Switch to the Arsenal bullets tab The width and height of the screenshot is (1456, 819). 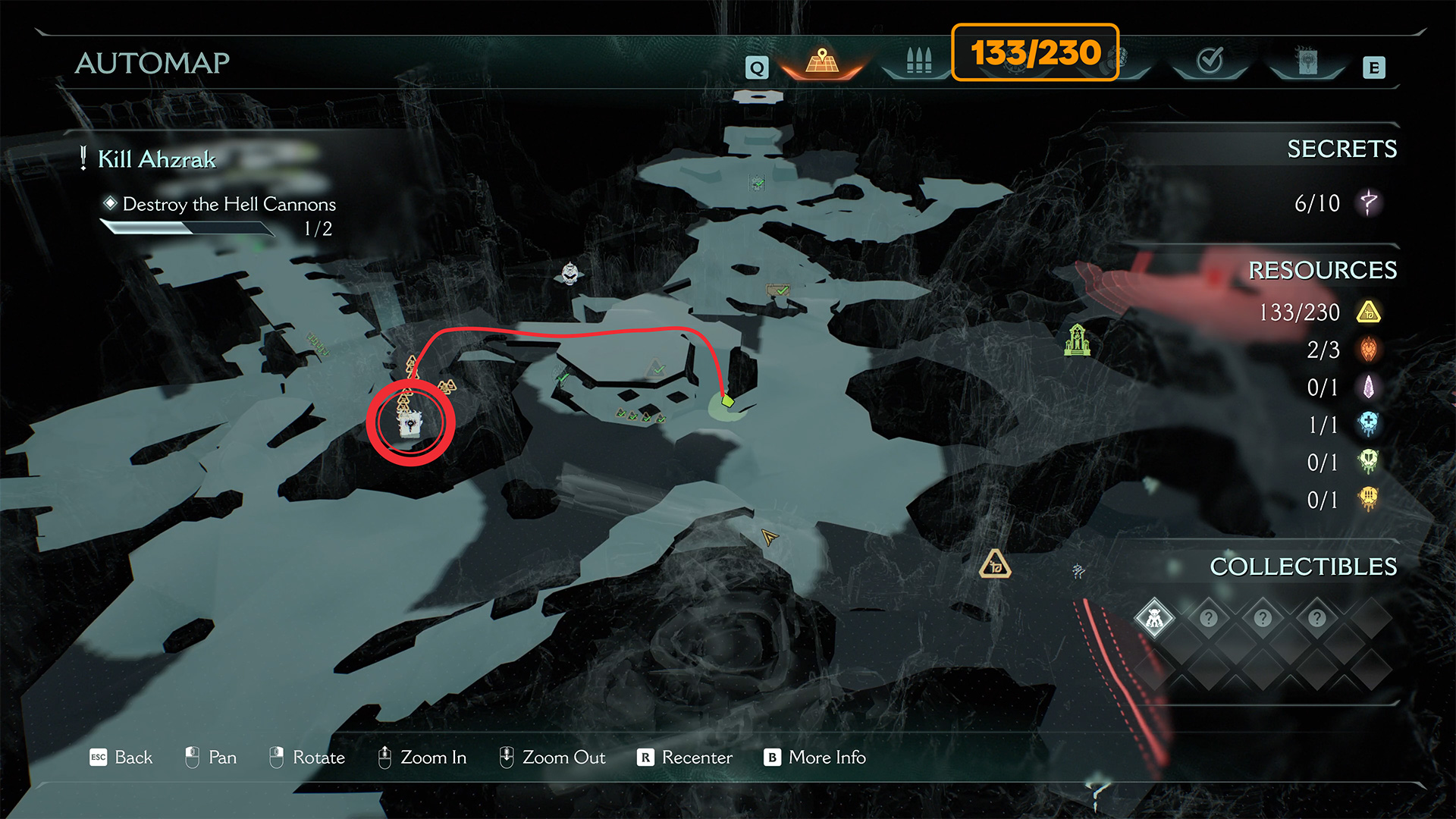pyautogui.click(x=918, y=61)
